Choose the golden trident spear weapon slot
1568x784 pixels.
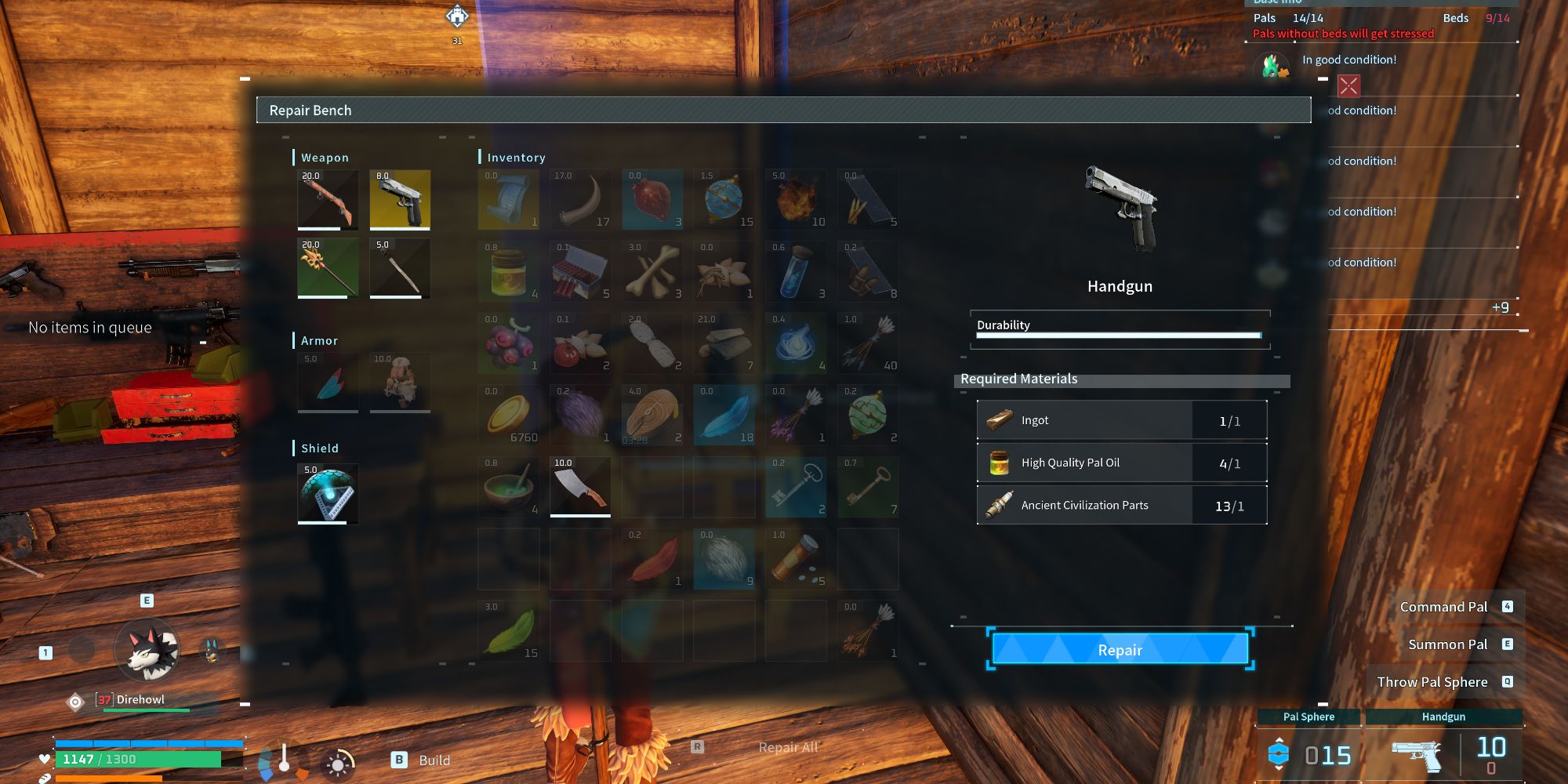click(x=328, y=268)
